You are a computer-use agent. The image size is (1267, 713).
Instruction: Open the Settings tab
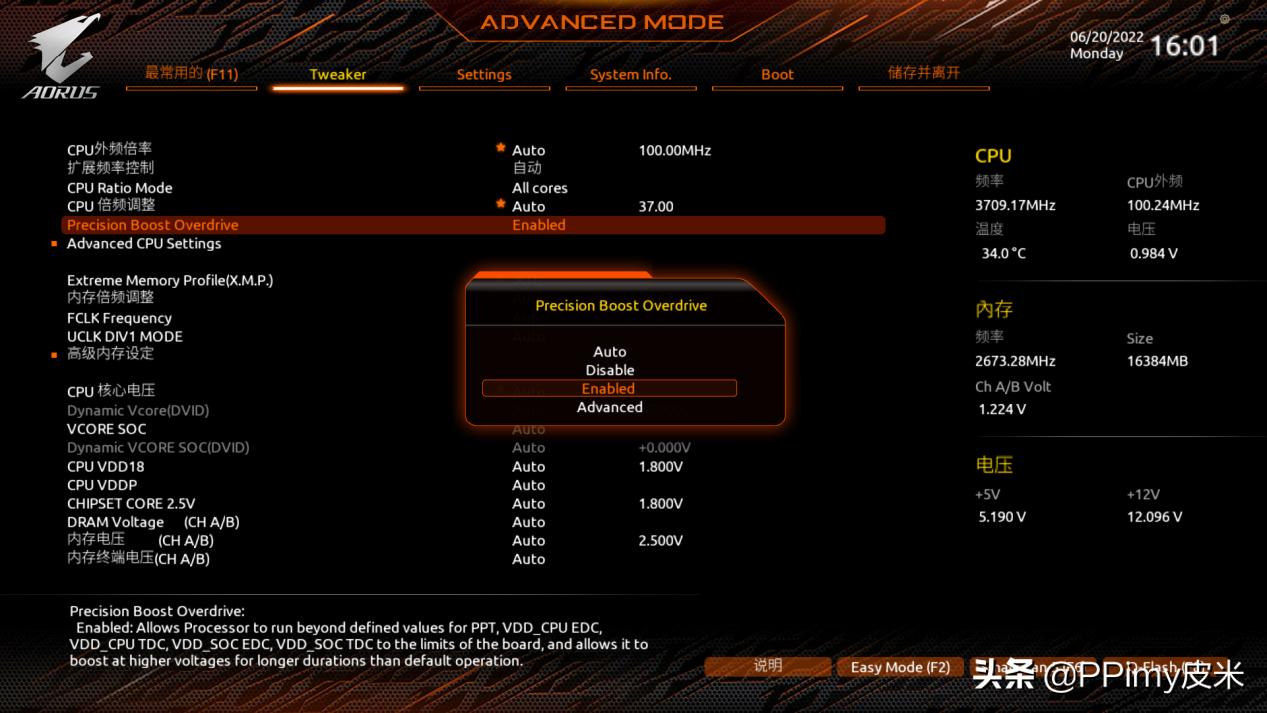[x=484, y=75]
